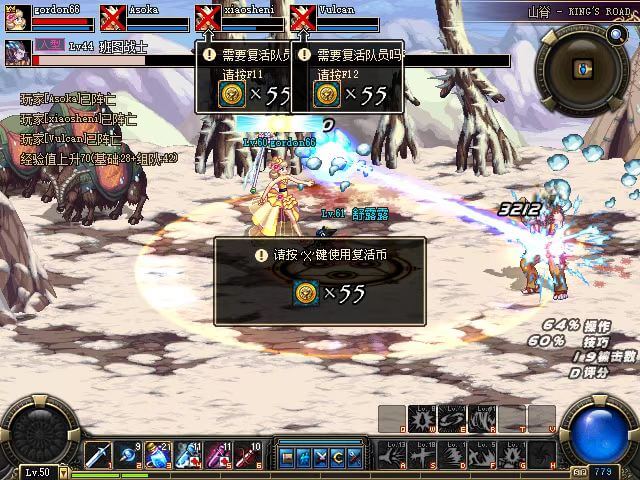The height and width of the screenshot is (480, 640).
Task: Click the Lv.50 level indicator
Action: tap(37, 472)
